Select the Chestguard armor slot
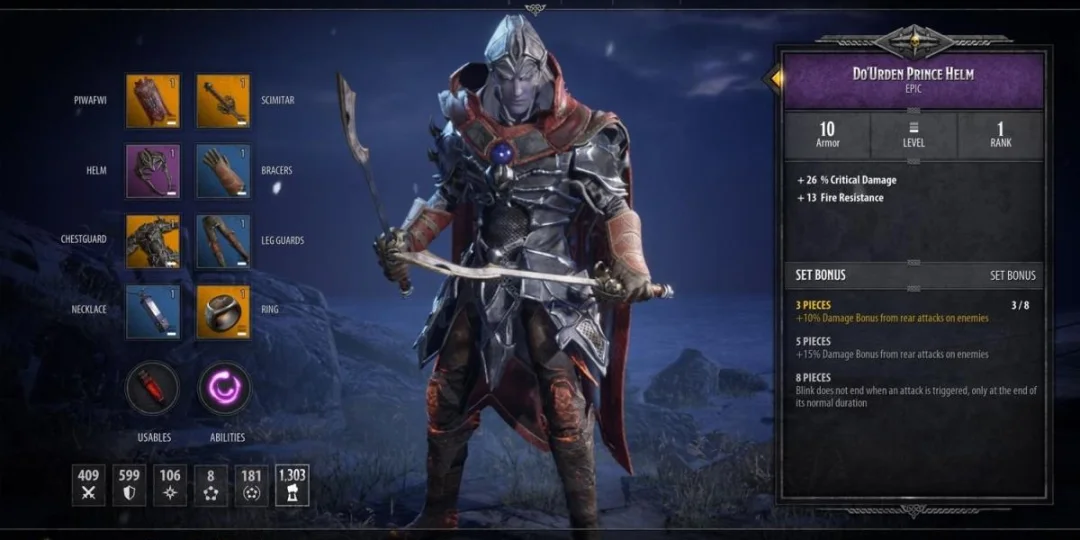1080x540 pixels. [152, 241]
